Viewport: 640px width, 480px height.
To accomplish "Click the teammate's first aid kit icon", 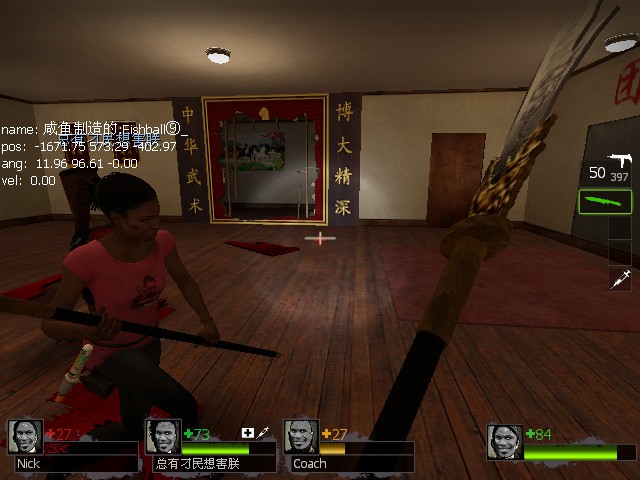I will [x=248, y=433].
